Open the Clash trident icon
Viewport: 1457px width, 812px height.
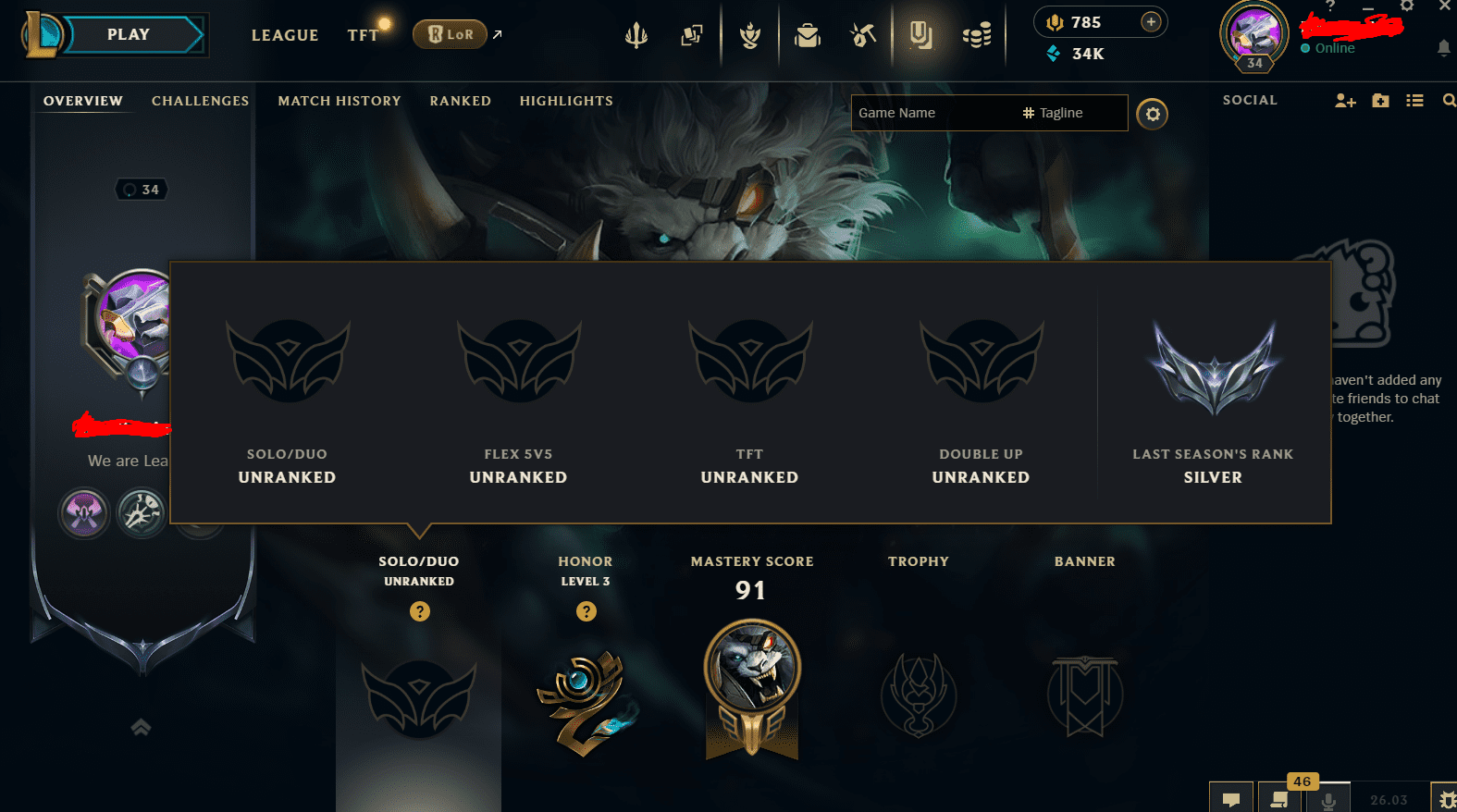click(x=636, y=34)
